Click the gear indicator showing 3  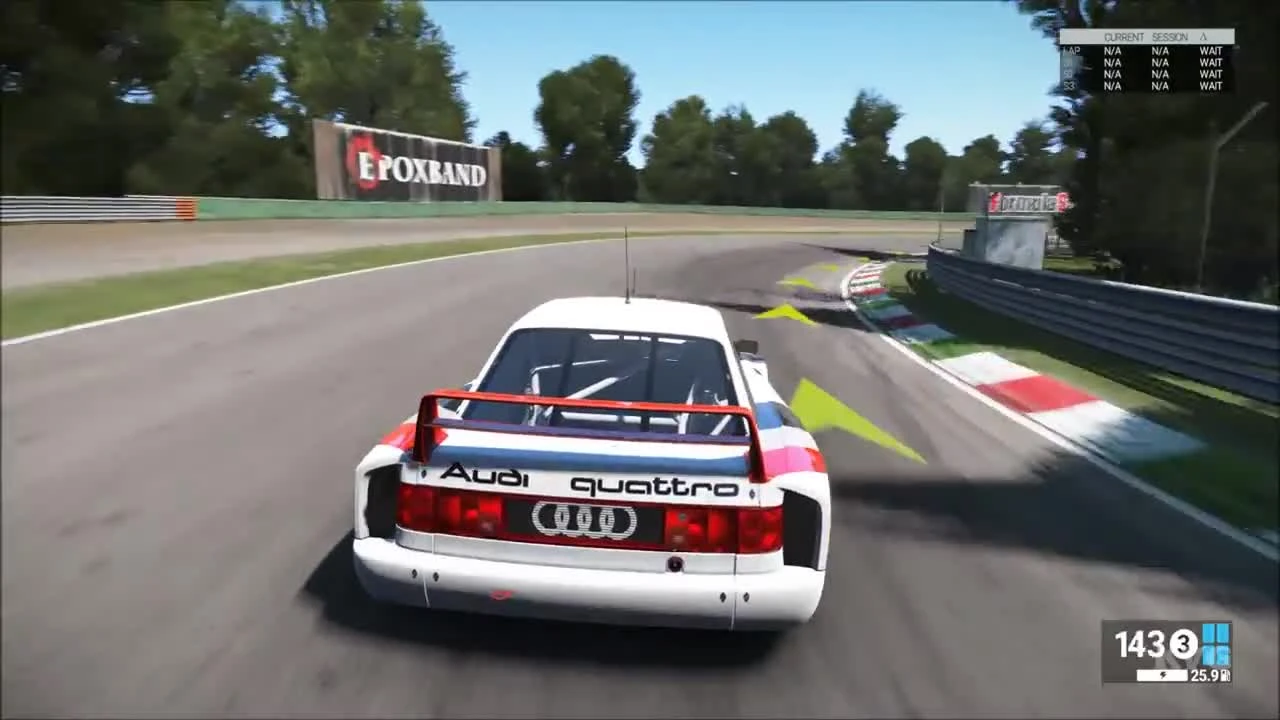(x=1182, y=646)
